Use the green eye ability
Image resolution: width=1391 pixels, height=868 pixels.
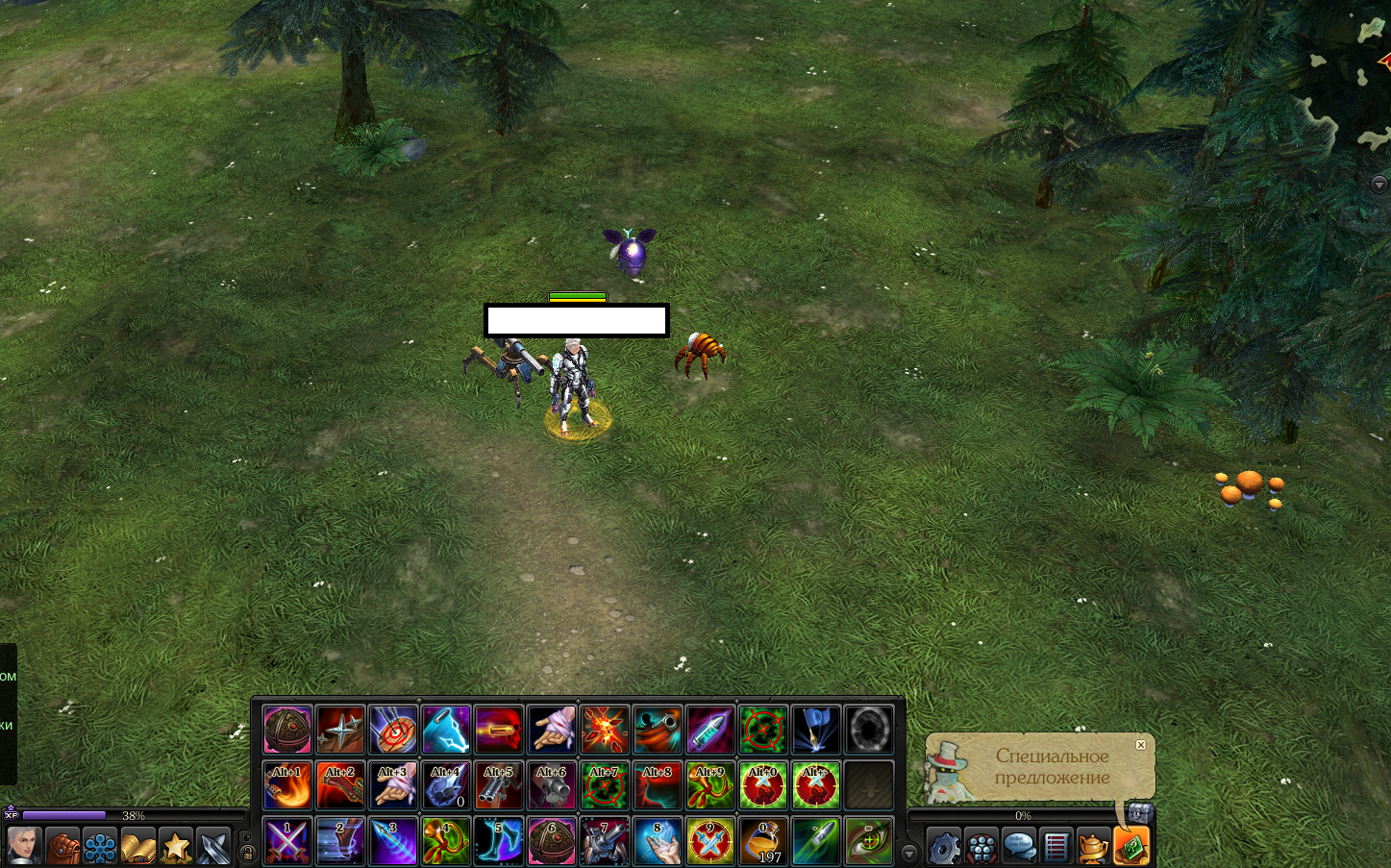pyautogui.click(x=869, y=841)
